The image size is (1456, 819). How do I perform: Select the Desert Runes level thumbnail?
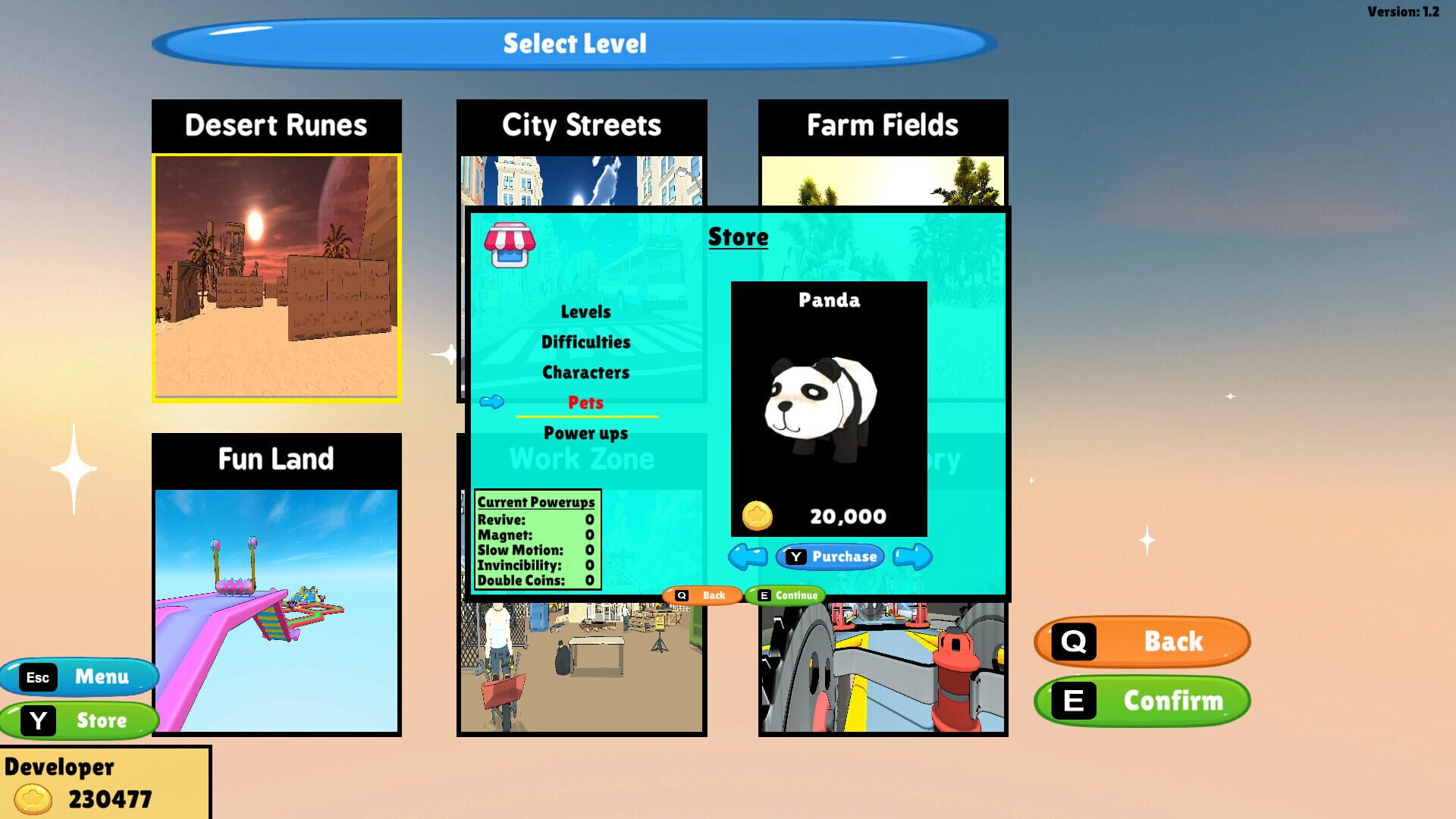[x=277, y=278]
